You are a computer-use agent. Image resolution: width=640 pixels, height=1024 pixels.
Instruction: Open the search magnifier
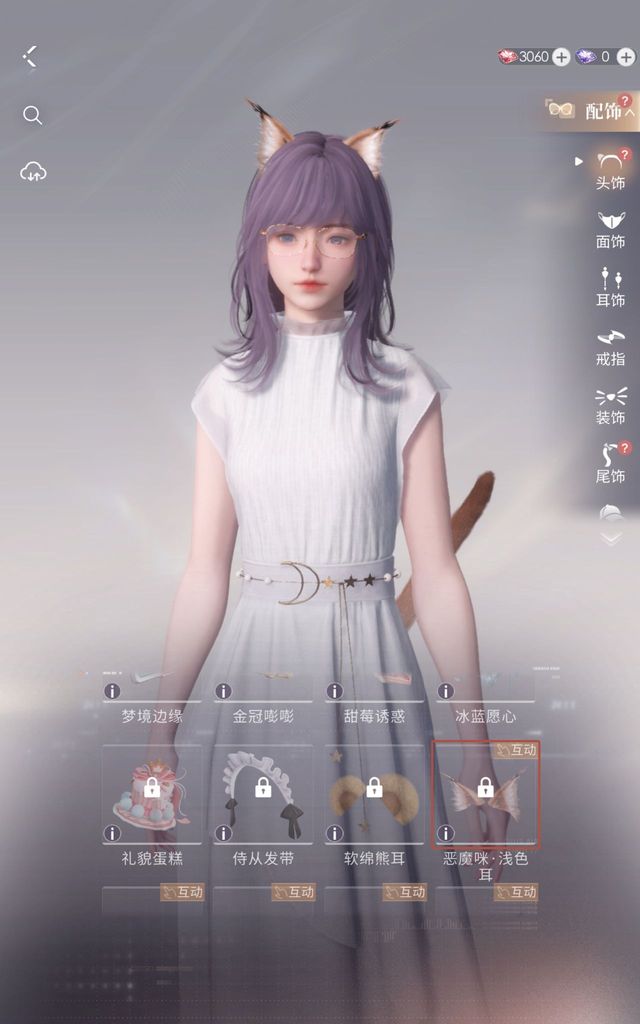point(32,116)
